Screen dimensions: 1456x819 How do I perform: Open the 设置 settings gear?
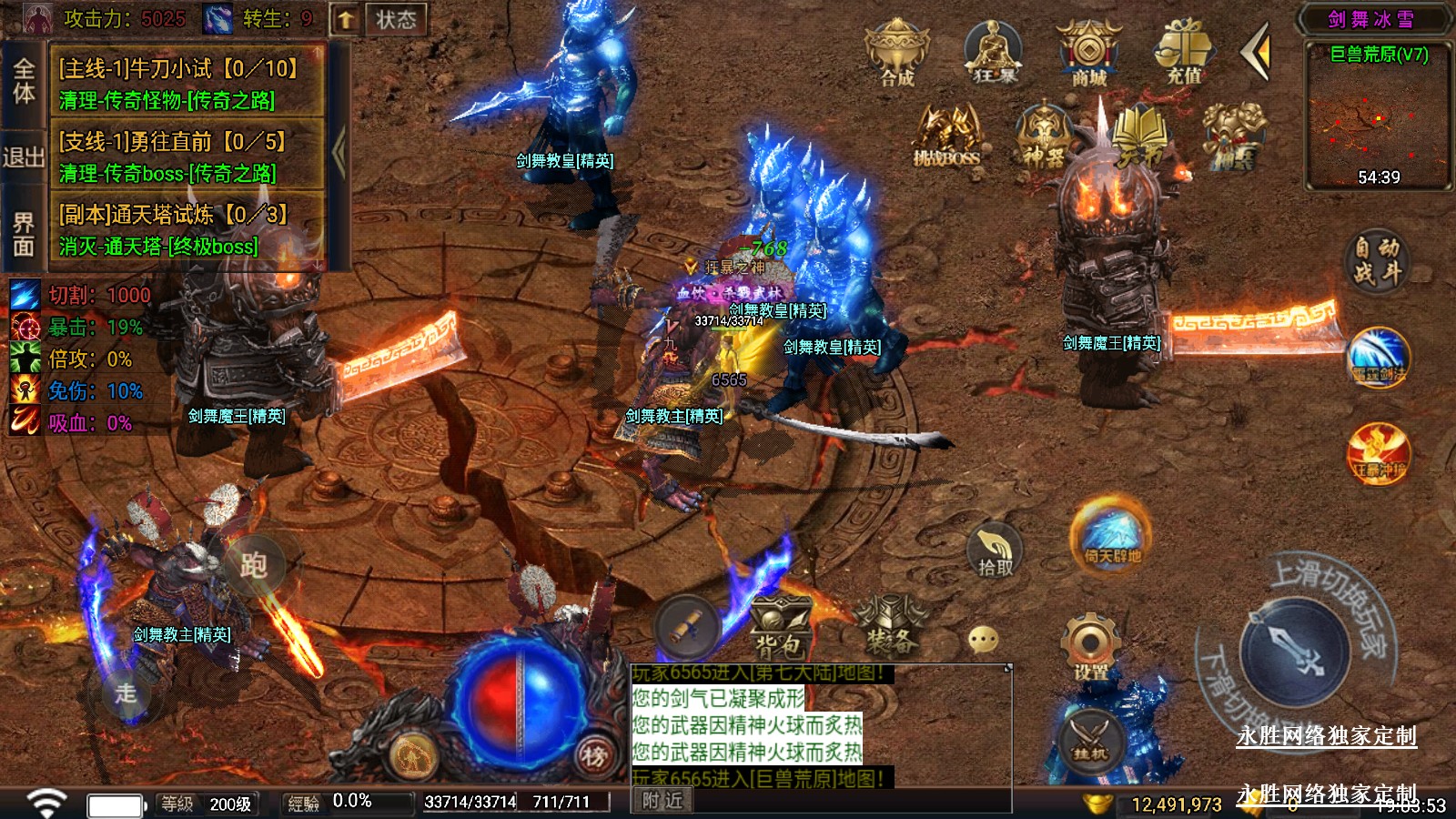coord(1090,648)
